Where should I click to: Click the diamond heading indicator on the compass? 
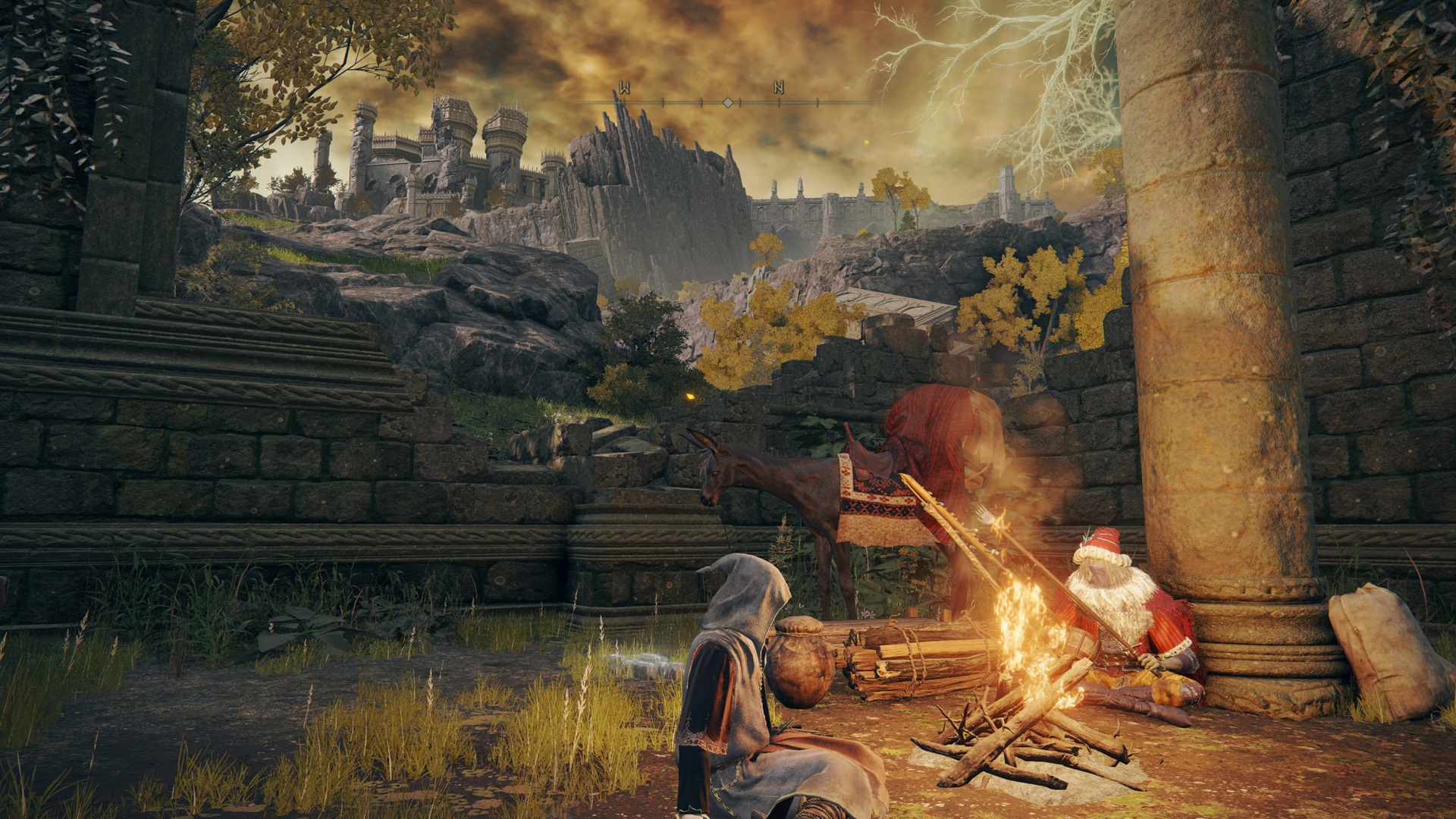tap(727, 102)
